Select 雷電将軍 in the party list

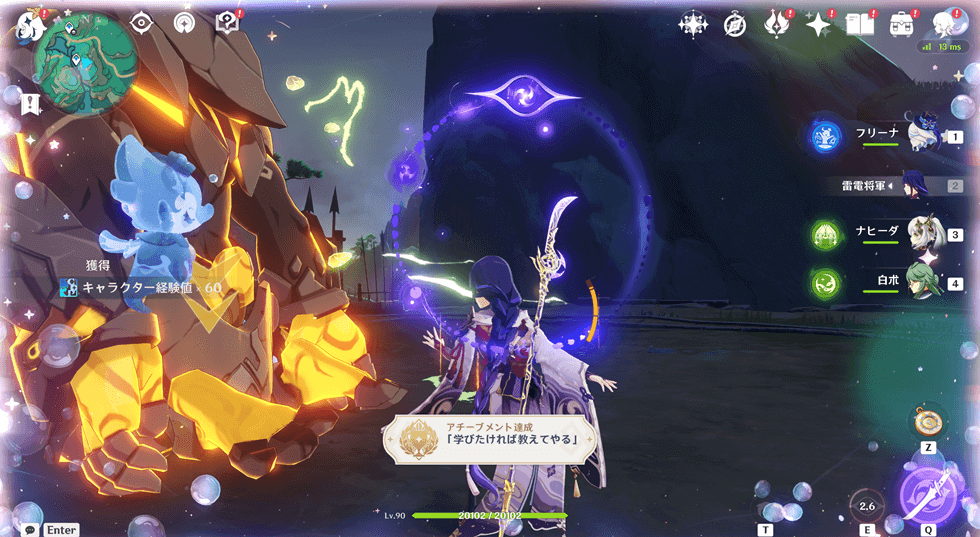click(x=915, y=185)
